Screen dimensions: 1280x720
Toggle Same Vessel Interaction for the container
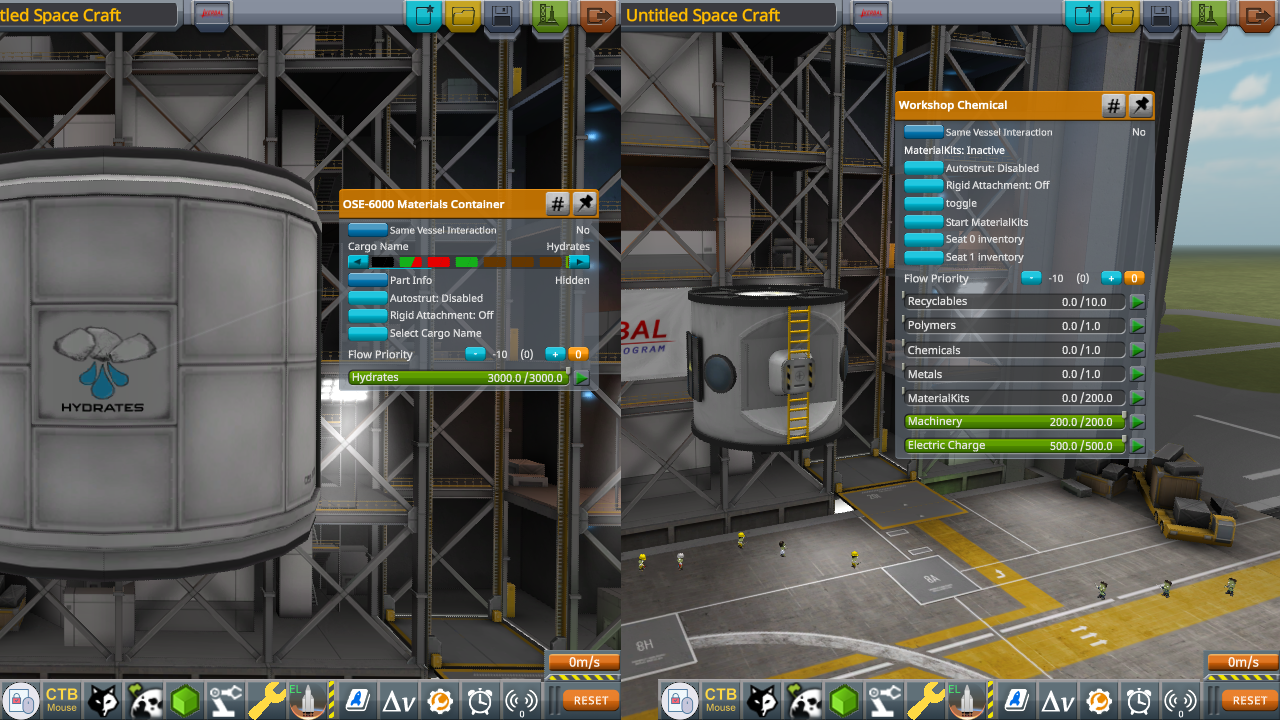367,229
